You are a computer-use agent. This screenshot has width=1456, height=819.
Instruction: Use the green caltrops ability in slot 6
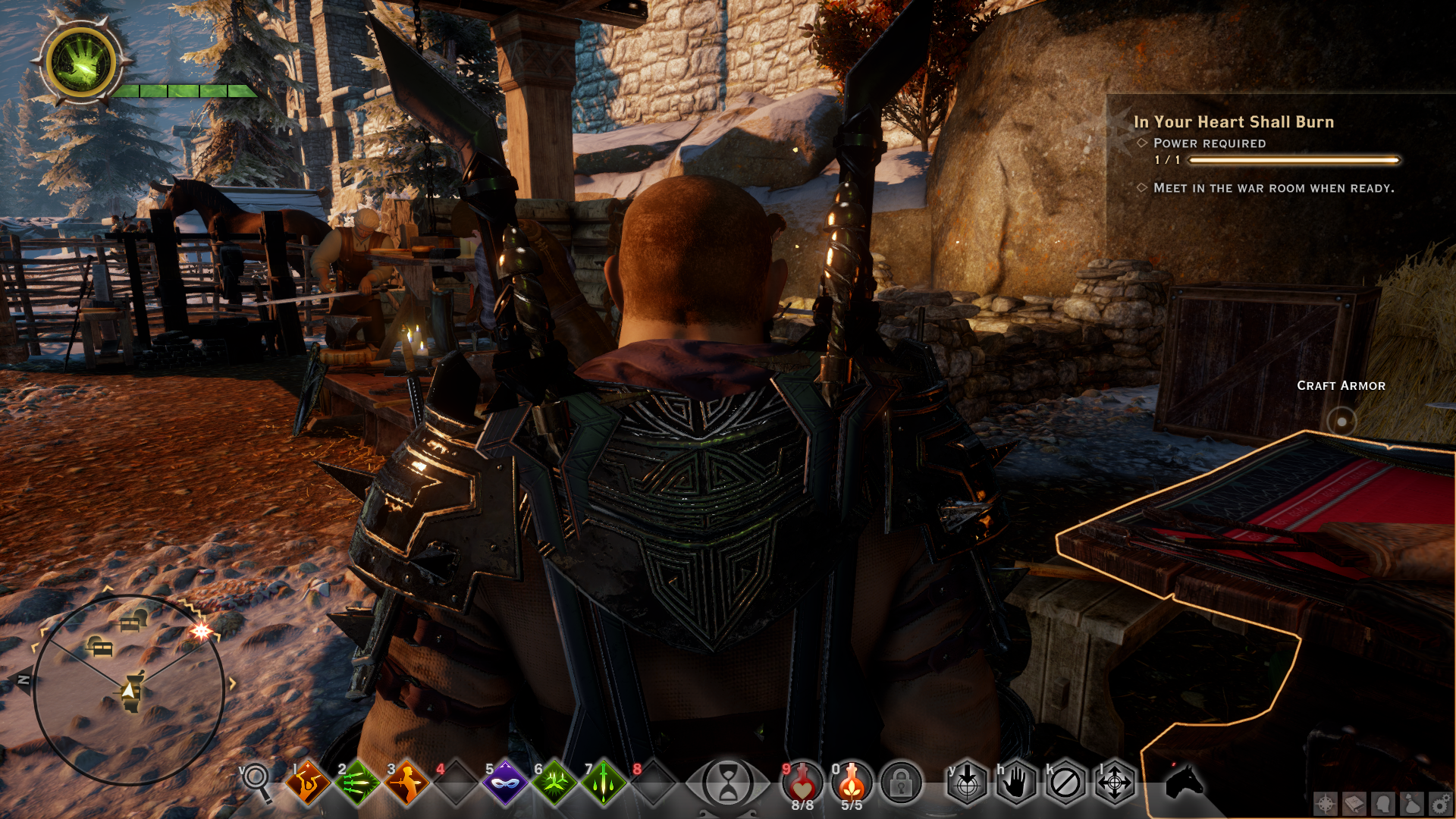tap(554, 782)
